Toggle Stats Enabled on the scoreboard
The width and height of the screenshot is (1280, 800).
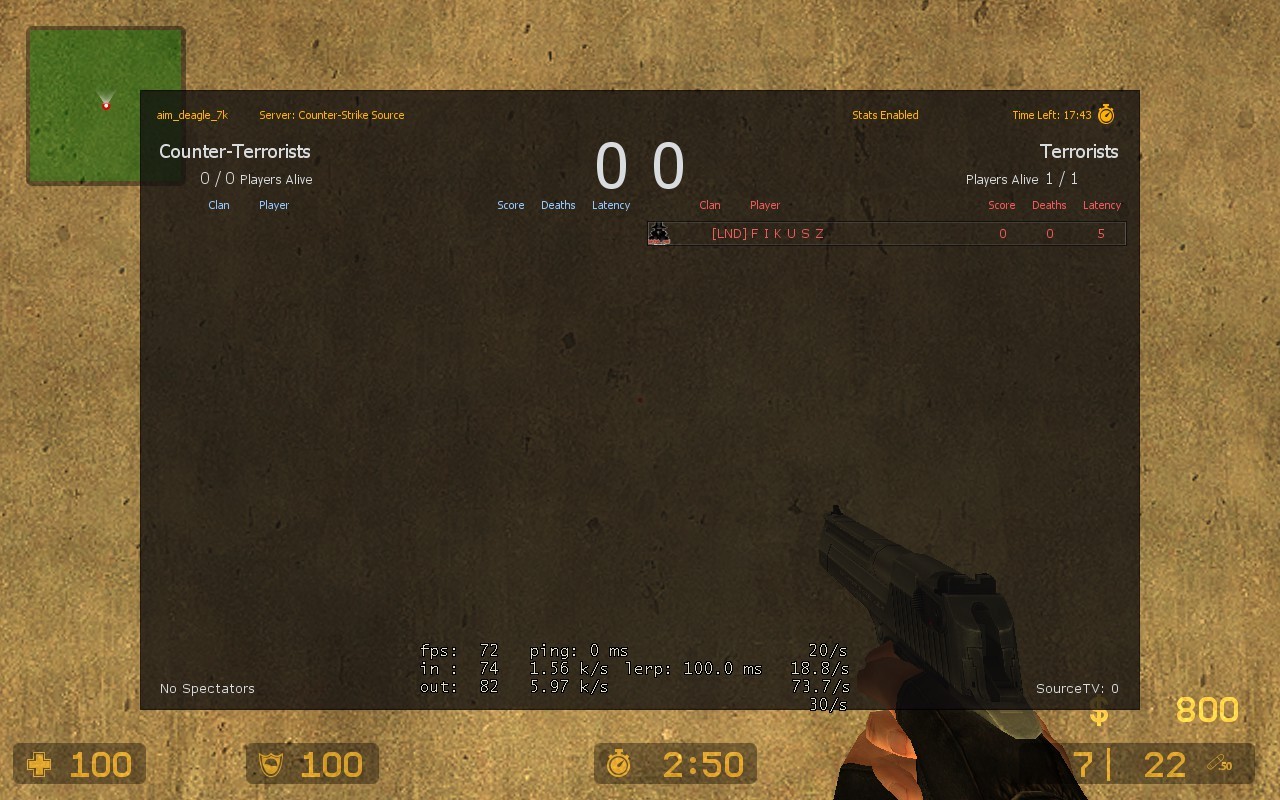pyautogui.click(x=885, y=115)
